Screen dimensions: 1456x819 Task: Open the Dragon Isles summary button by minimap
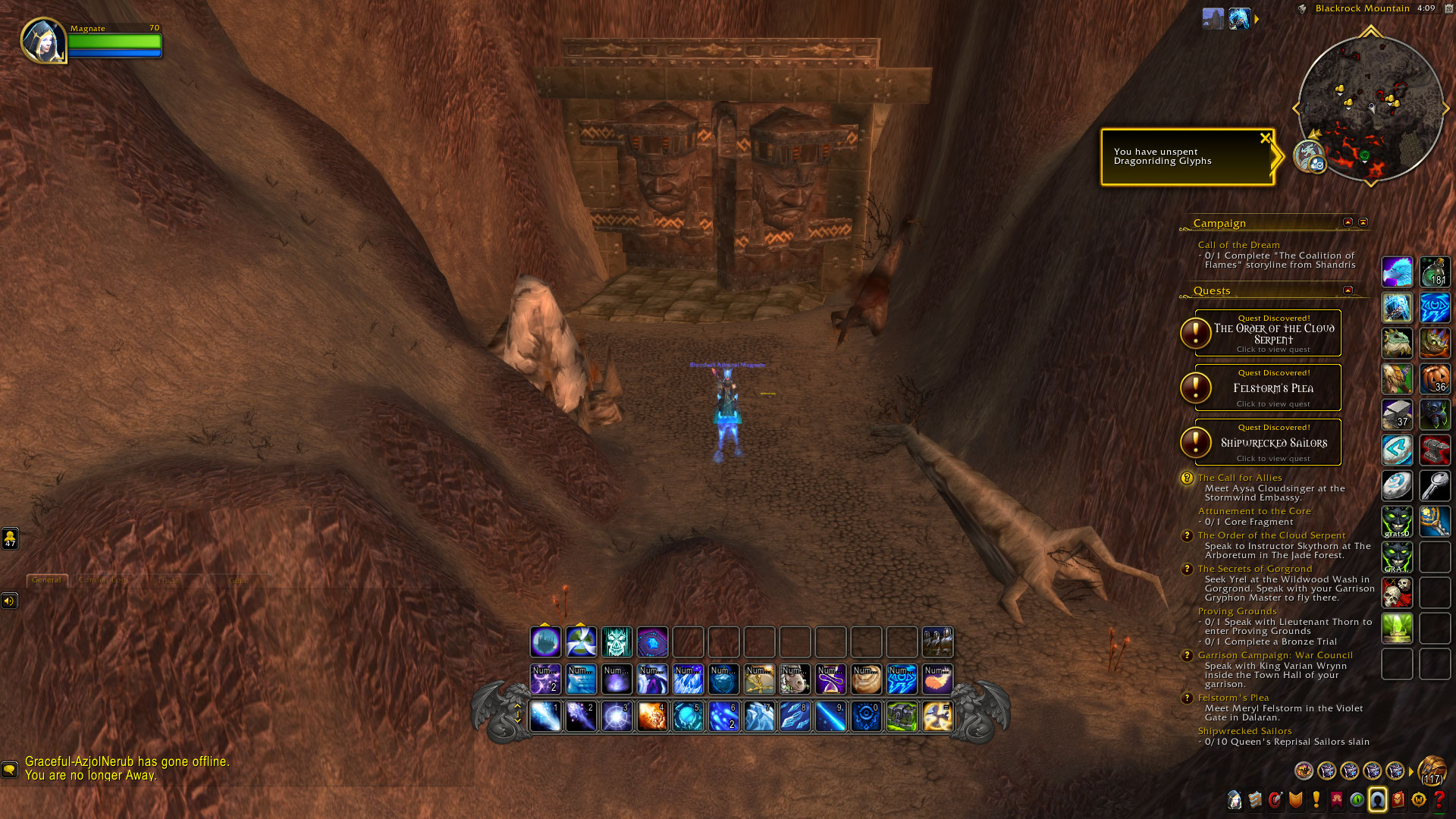1309,155
